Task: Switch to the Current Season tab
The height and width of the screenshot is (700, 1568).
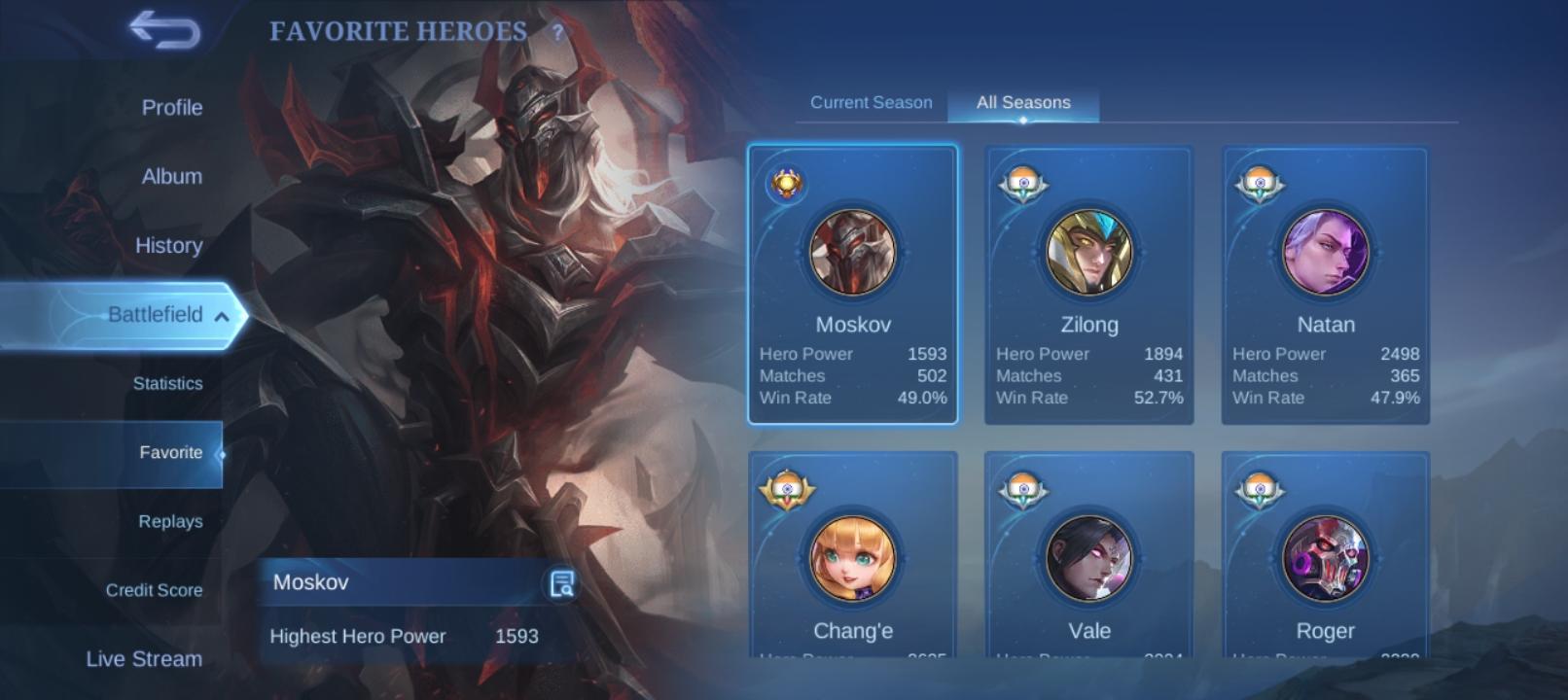Action: [871, 102]
